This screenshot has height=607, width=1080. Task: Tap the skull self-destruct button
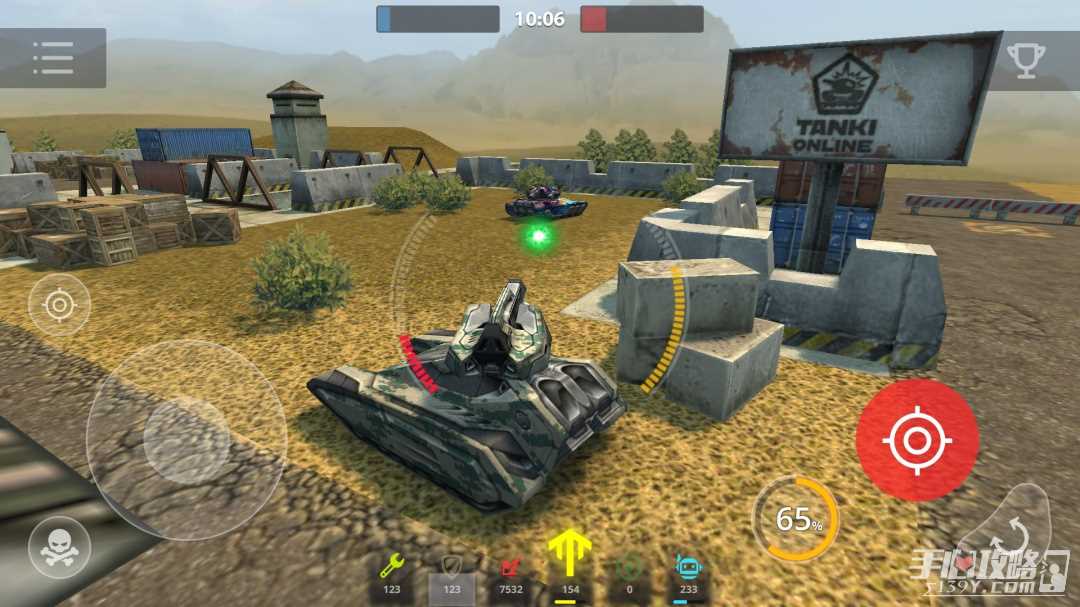tap(59, 546)
